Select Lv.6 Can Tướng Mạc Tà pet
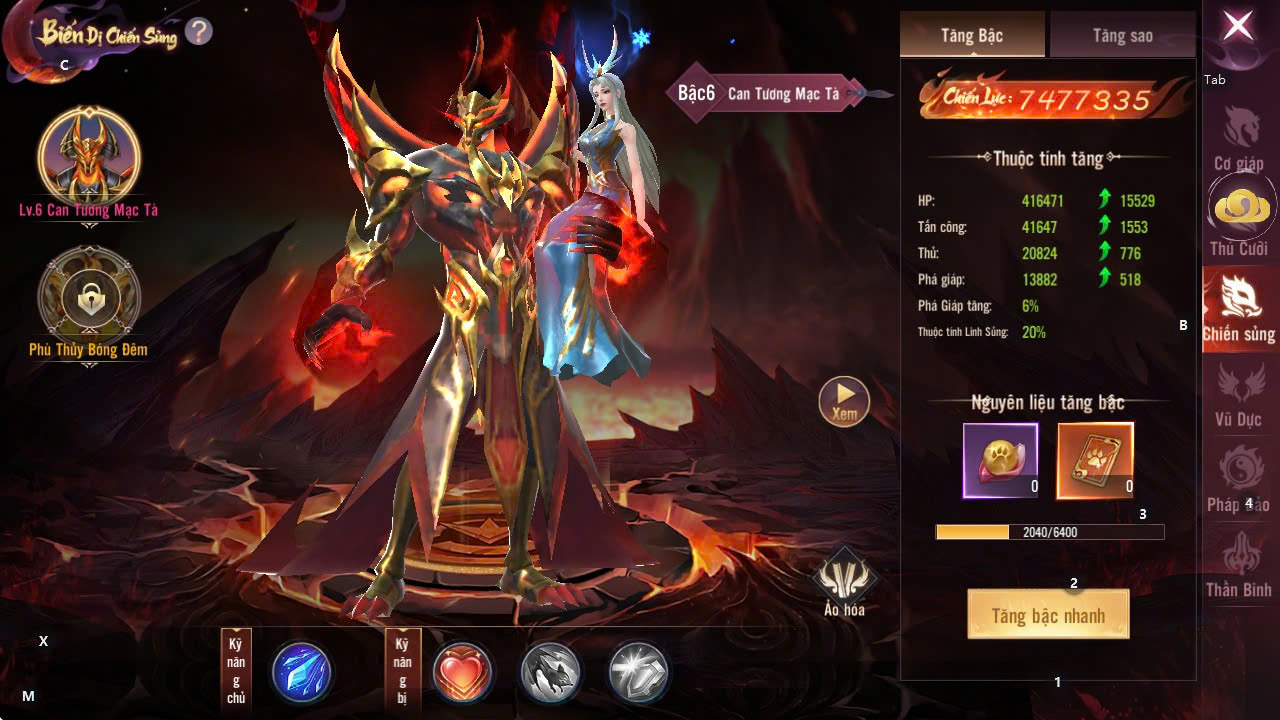The height and width of the screenshot is (720, 1280). coord(89,157)
